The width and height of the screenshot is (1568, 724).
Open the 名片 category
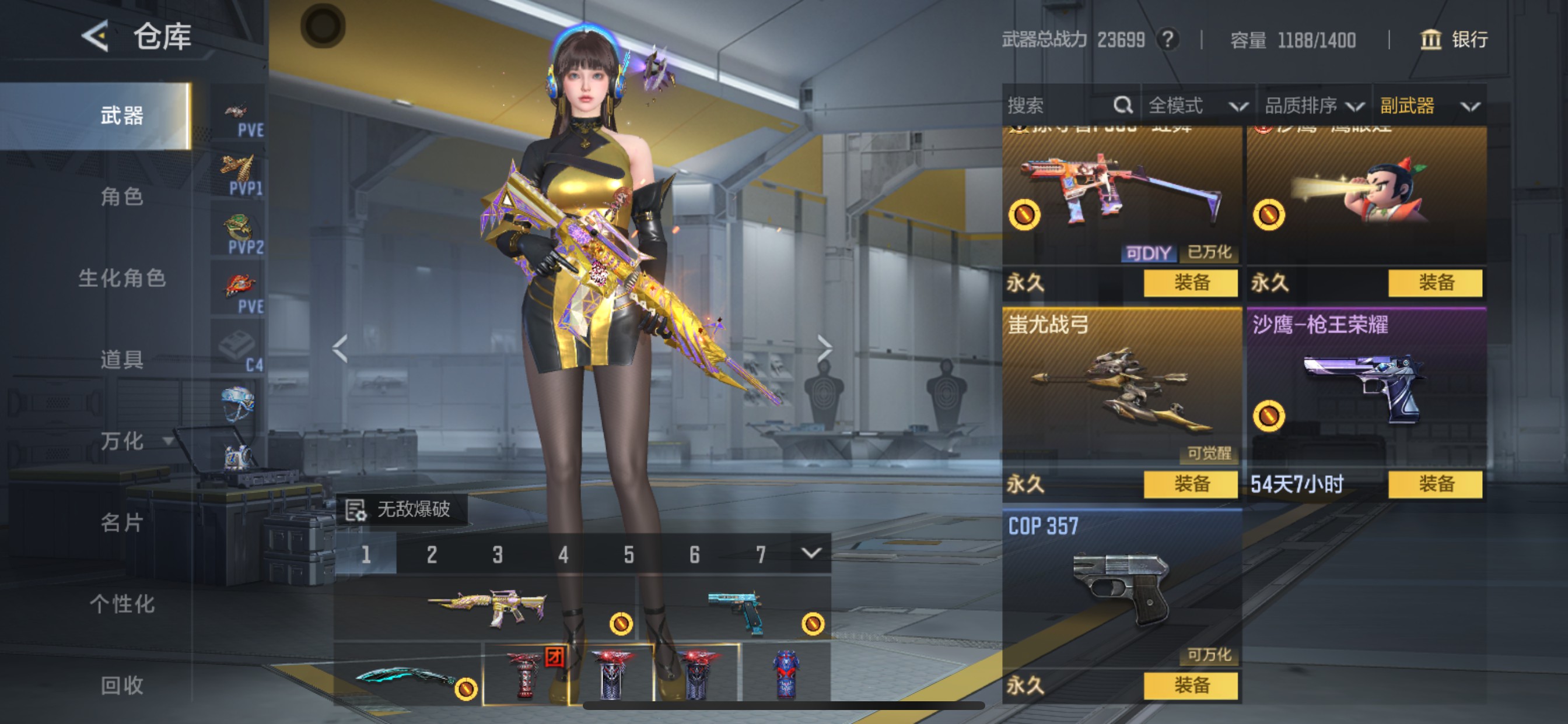pyautogui.click(x=122, y=523)
